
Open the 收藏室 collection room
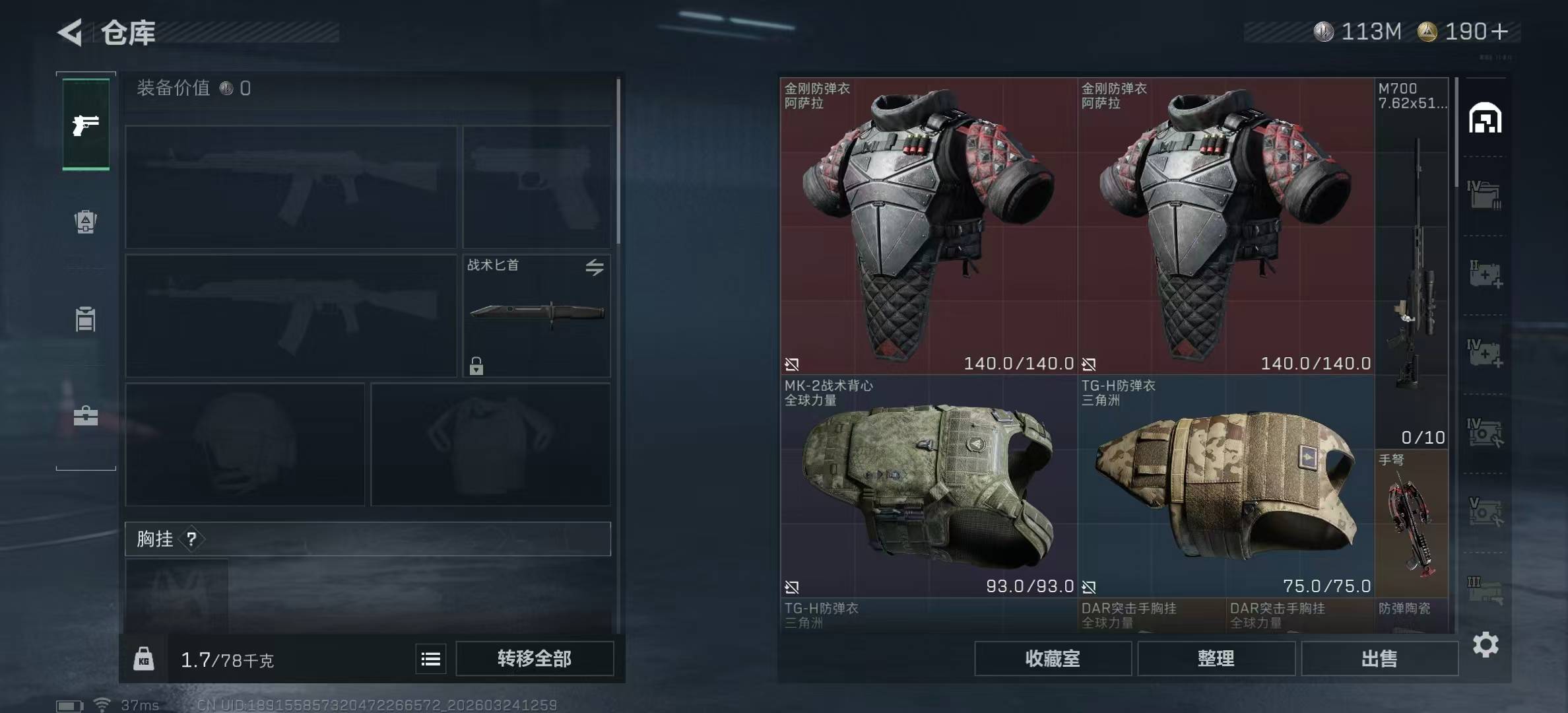click(x=1053, y=658)
